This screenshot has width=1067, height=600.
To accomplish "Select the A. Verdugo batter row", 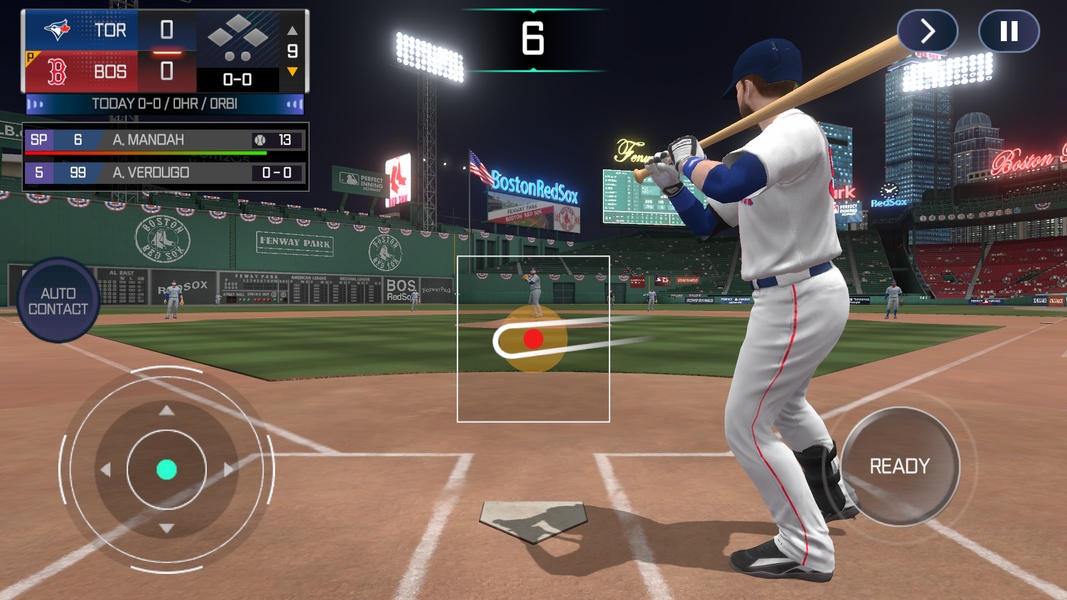I will point(165,173).
